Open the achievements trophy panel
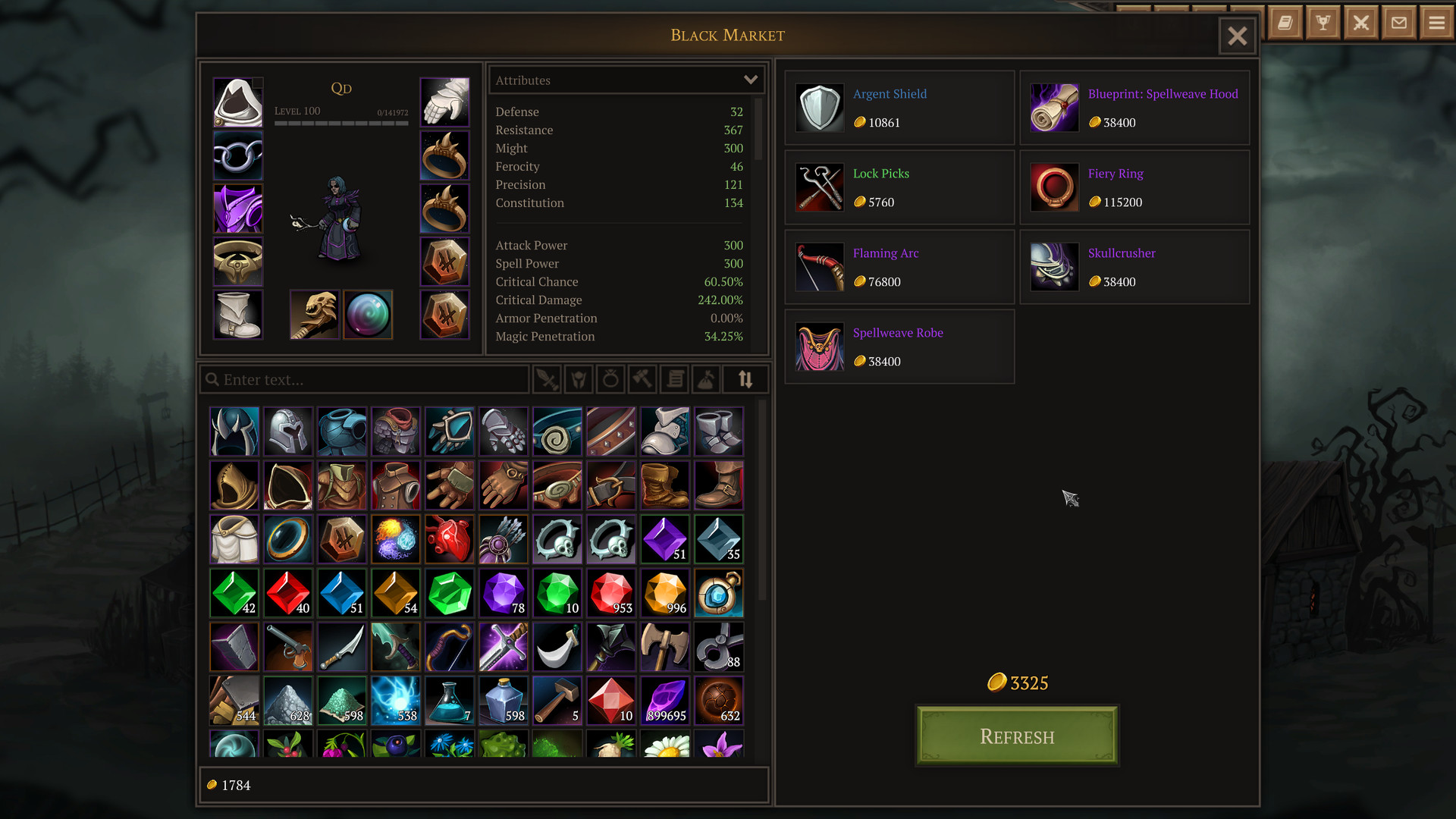 pos(1323,23)
